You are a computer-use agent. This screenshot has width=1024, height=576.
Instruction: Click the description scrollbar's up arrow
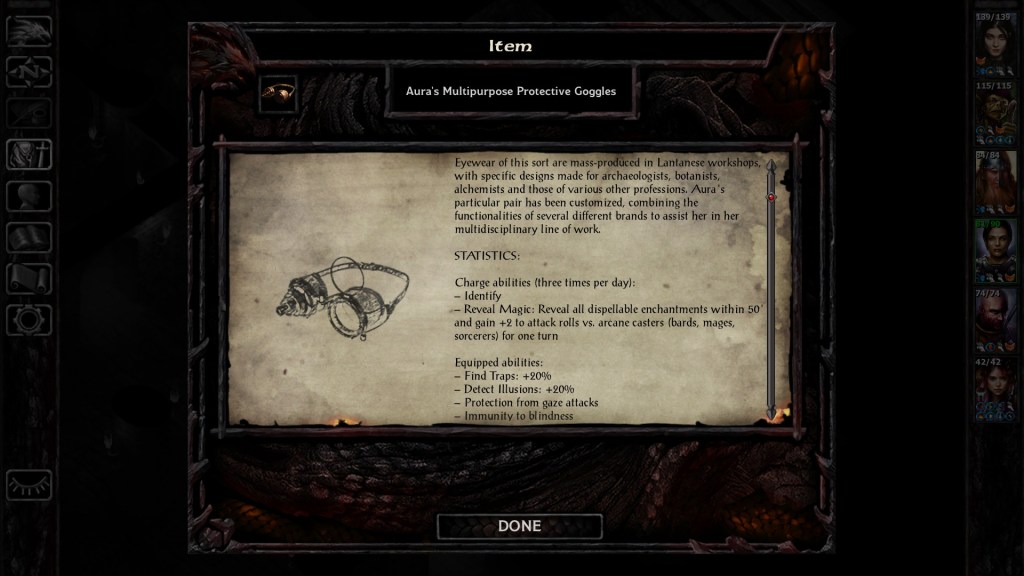click(771, 165)
